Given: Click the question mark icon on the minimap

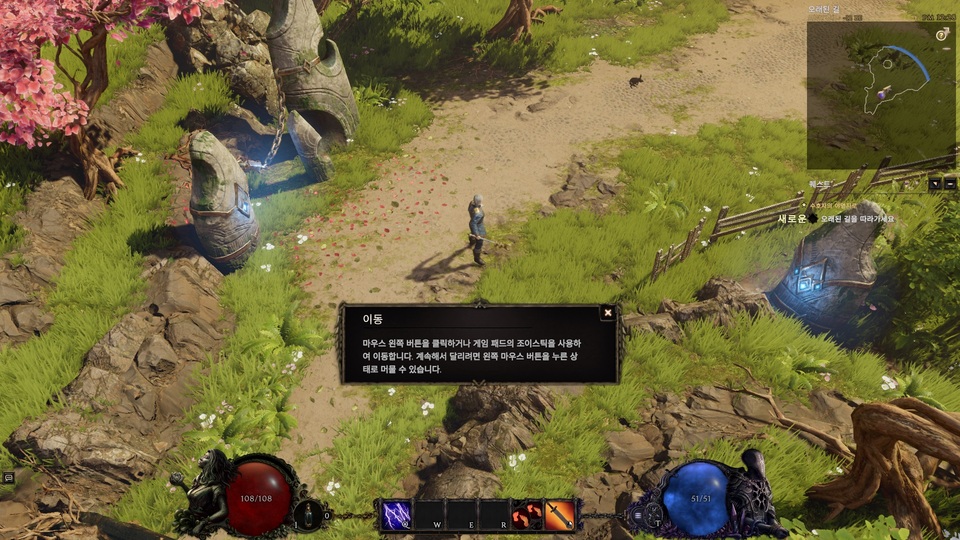Looking at the screenshot, I should tap(942, 34).
